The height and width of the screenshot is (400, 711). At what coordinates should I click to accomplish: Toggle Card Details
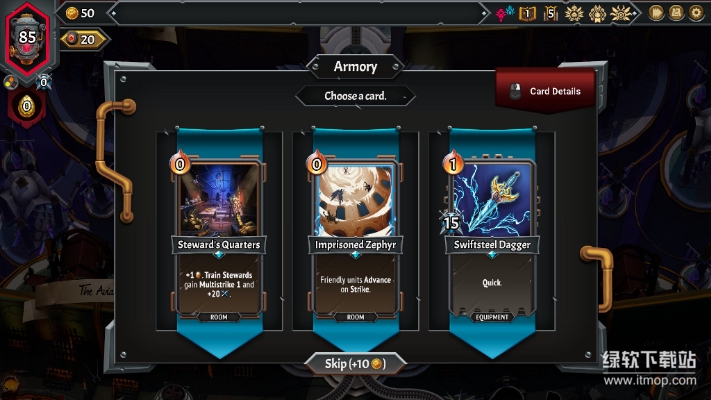click(545, 91)
